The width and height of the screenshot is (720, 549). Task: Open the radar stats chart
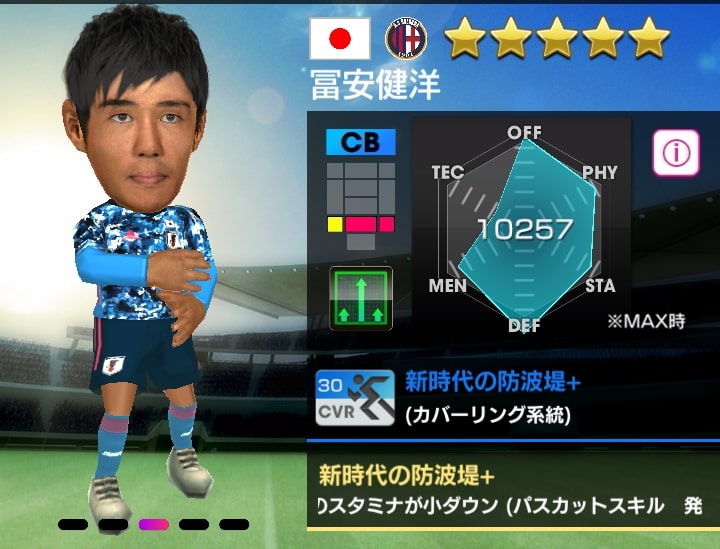tap(524, 228)
